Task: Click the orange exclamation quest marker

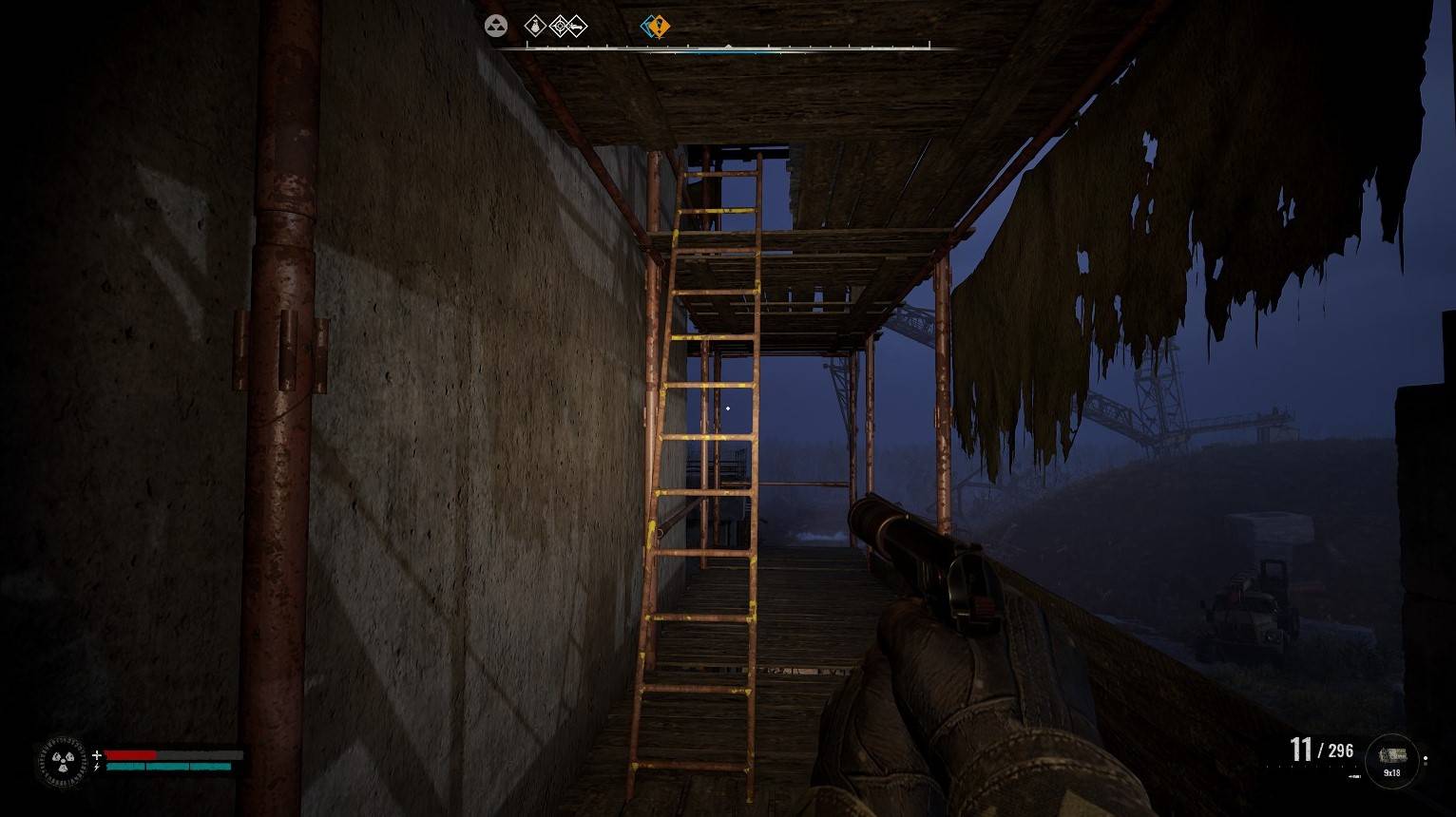Action: coord(657,27)
